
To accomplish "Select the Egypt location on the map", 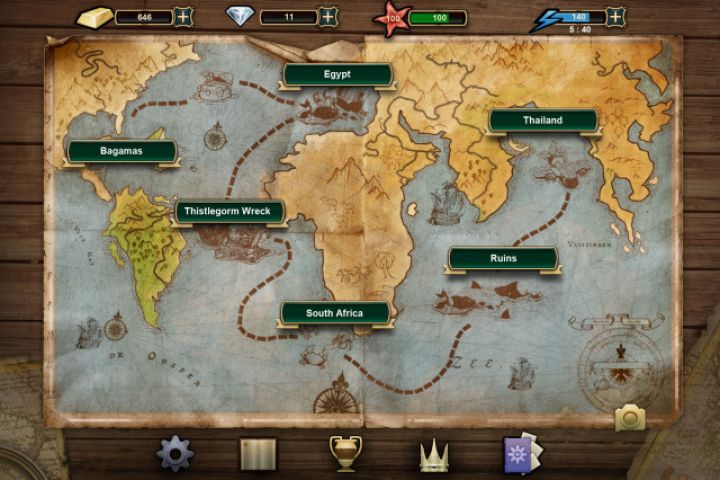I will 337,75.
